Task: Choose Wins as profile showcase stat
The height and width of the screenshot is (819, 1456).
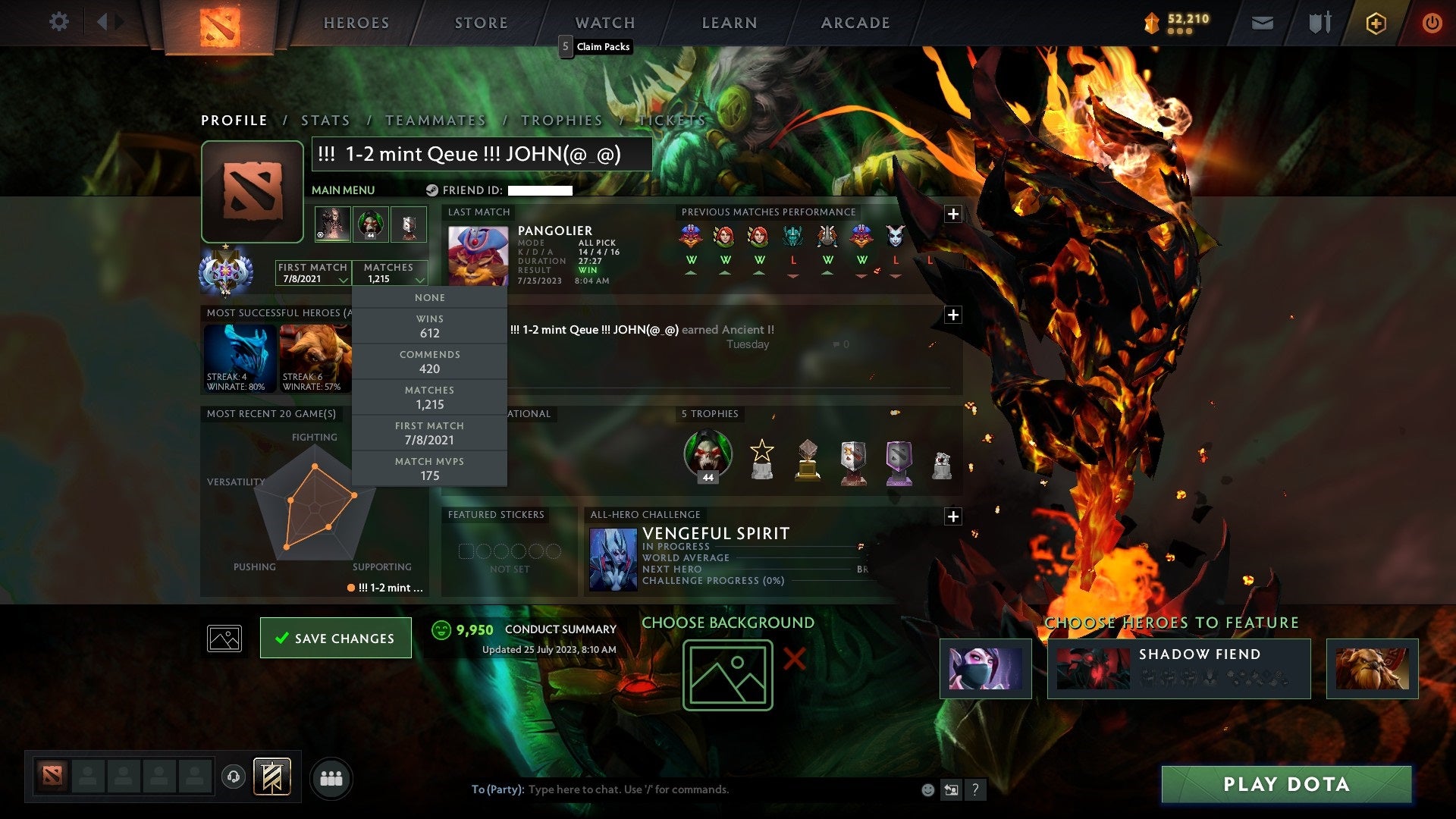Action: [429, 326]
